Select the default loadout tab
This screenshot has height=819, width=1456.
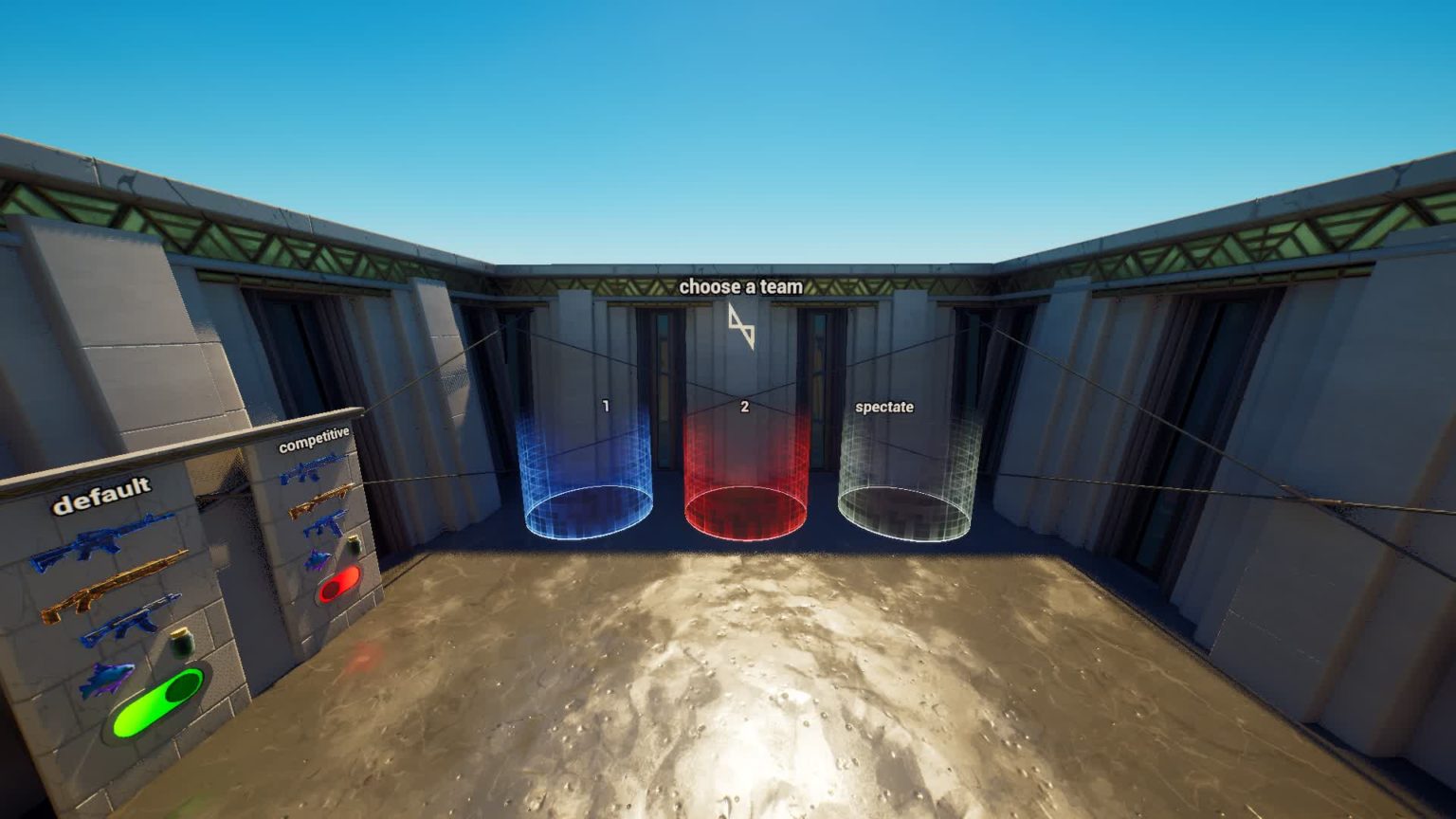pos(102,496)
